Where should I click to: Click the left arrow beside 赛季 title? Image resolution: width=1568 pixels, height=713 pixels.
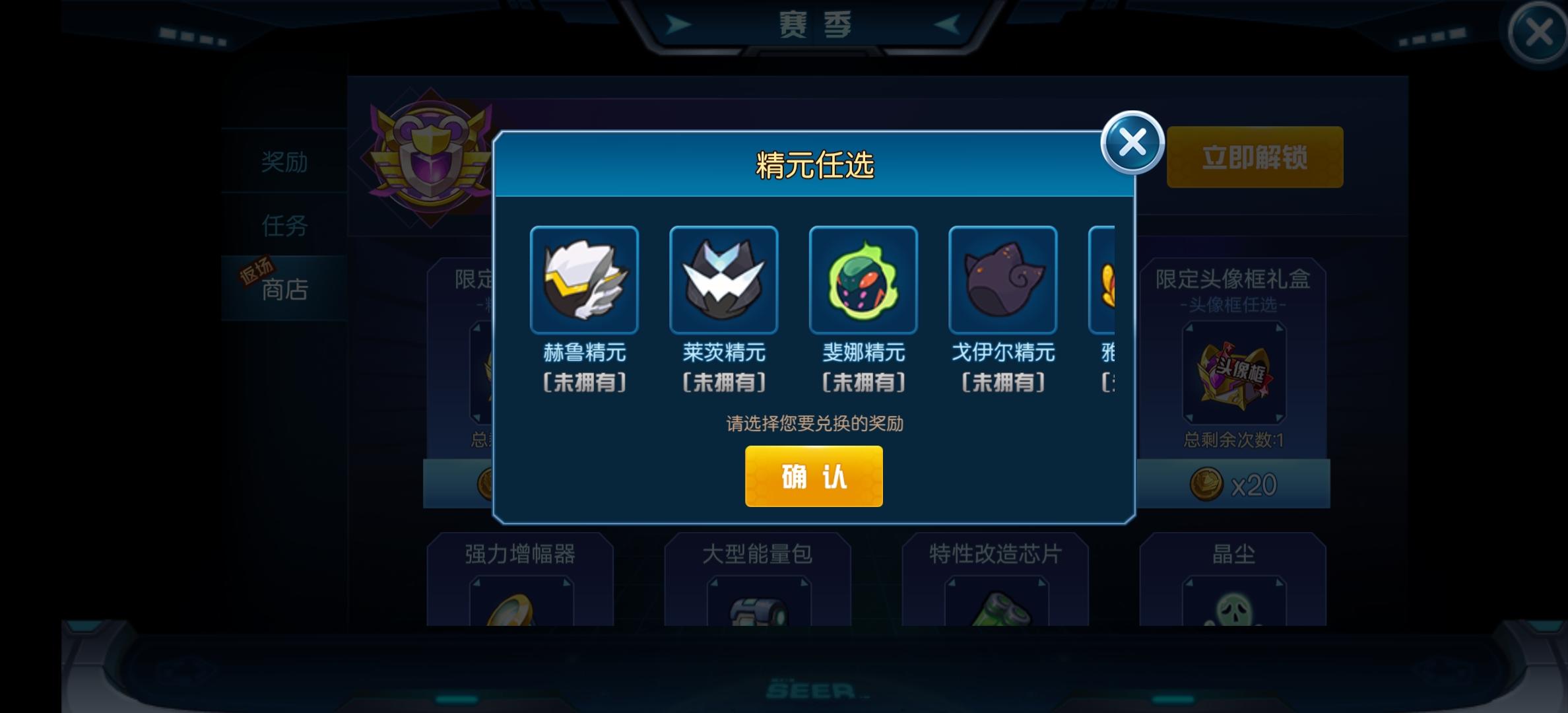678,23
